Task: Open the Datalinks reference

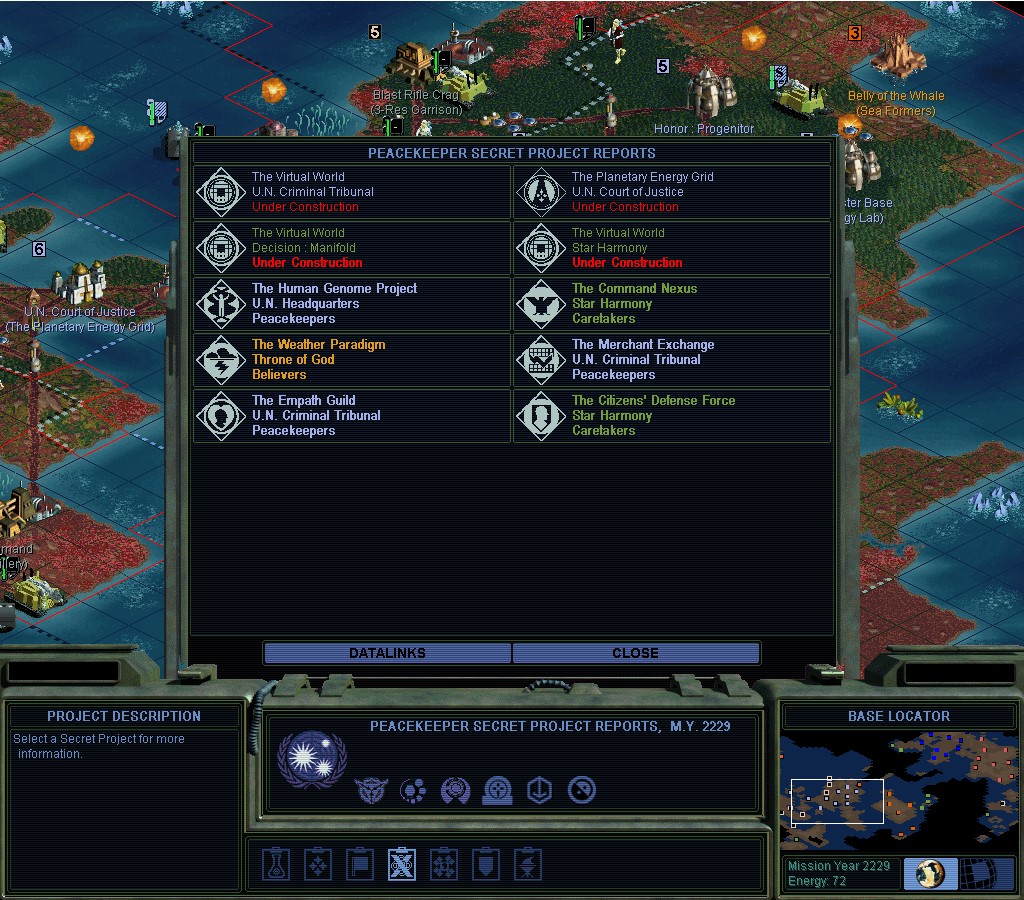Action: point(387,653)
